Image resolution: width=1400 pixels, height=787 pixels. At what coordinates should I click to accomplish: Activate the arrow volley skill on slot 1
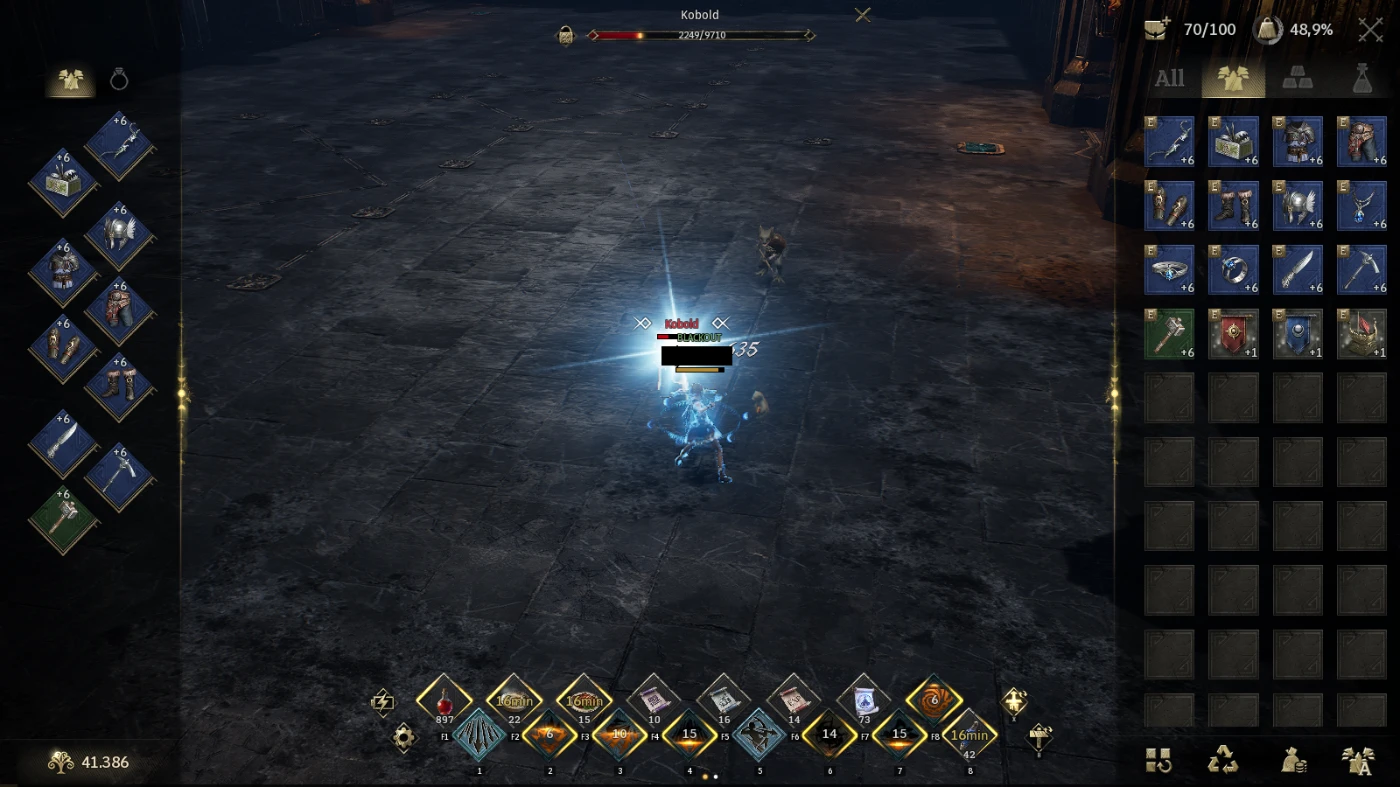pos(479,737)
